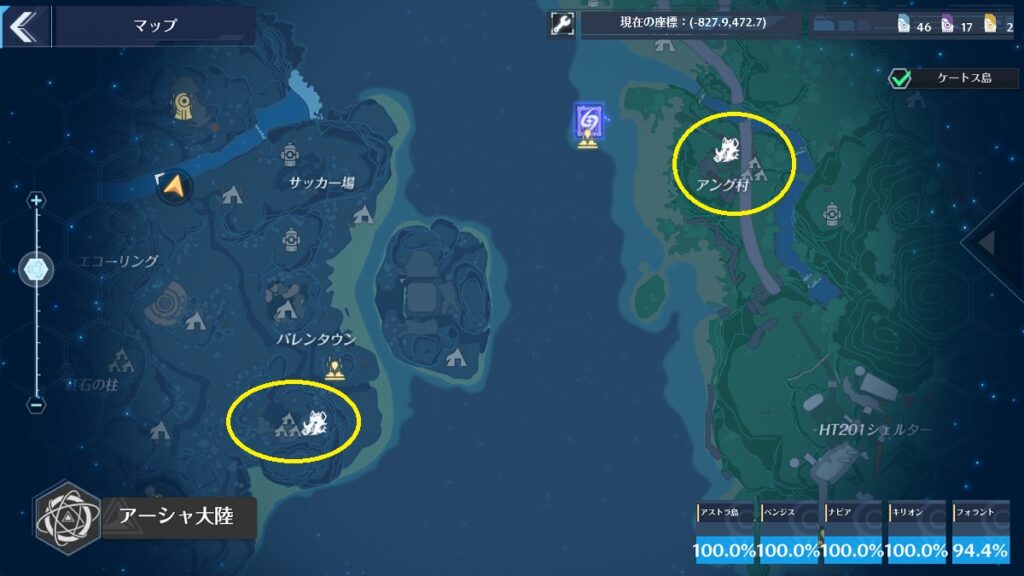
Task: Toggle the ケートス島 checkbox
Action: (x=902, y=78)
